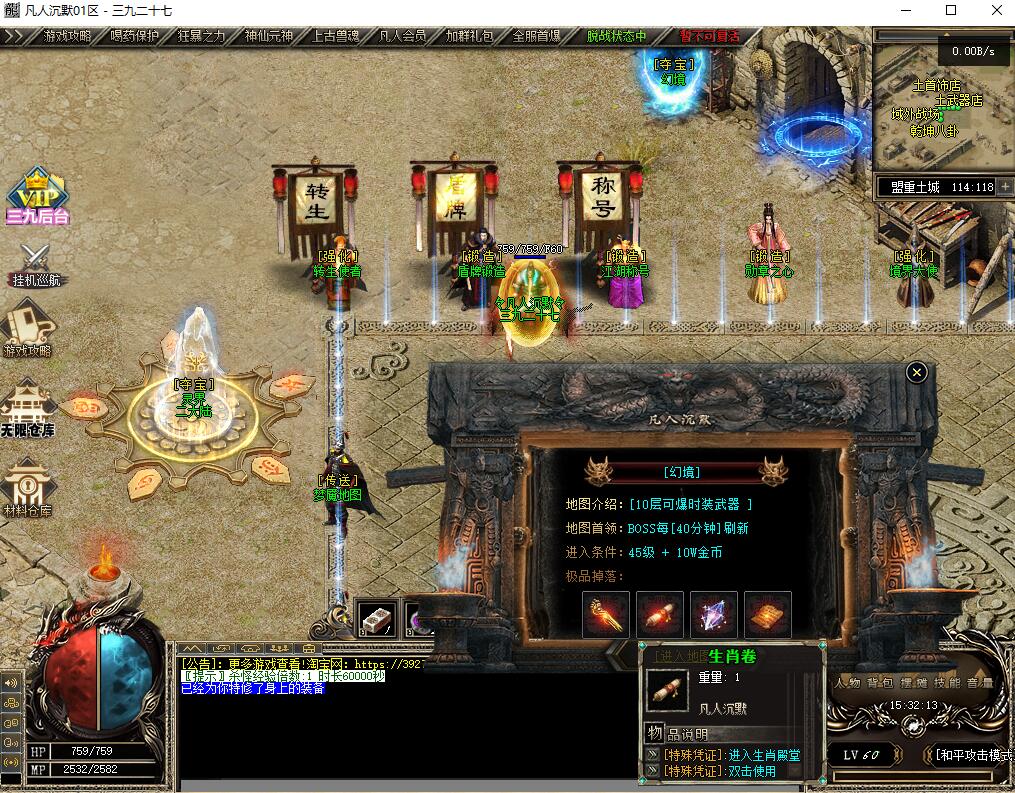Open the 狂暴之力 top menu entry

click(x=201, y=36)
